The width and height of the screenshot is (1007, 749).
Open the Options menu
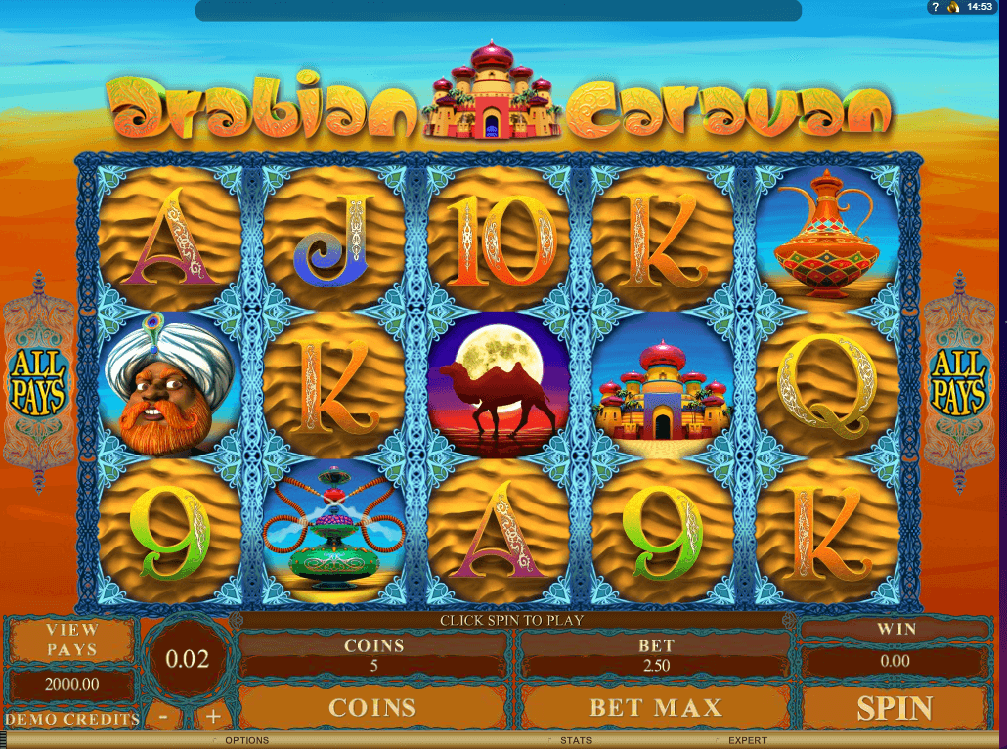(x=246, y=741)
